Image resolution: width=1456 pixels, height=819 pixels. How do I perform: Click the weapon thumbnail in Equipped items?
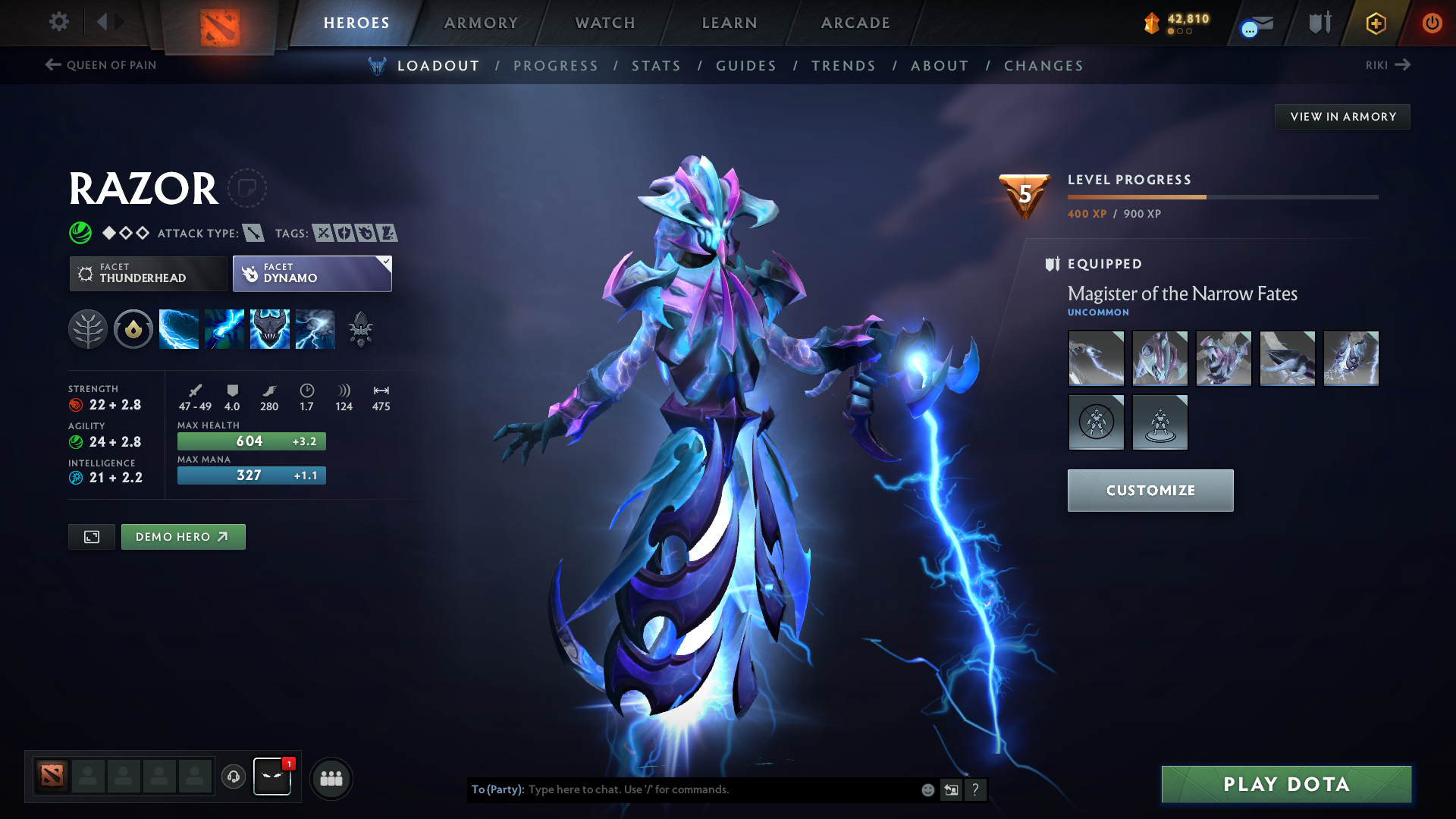[x=1096, y=358]
